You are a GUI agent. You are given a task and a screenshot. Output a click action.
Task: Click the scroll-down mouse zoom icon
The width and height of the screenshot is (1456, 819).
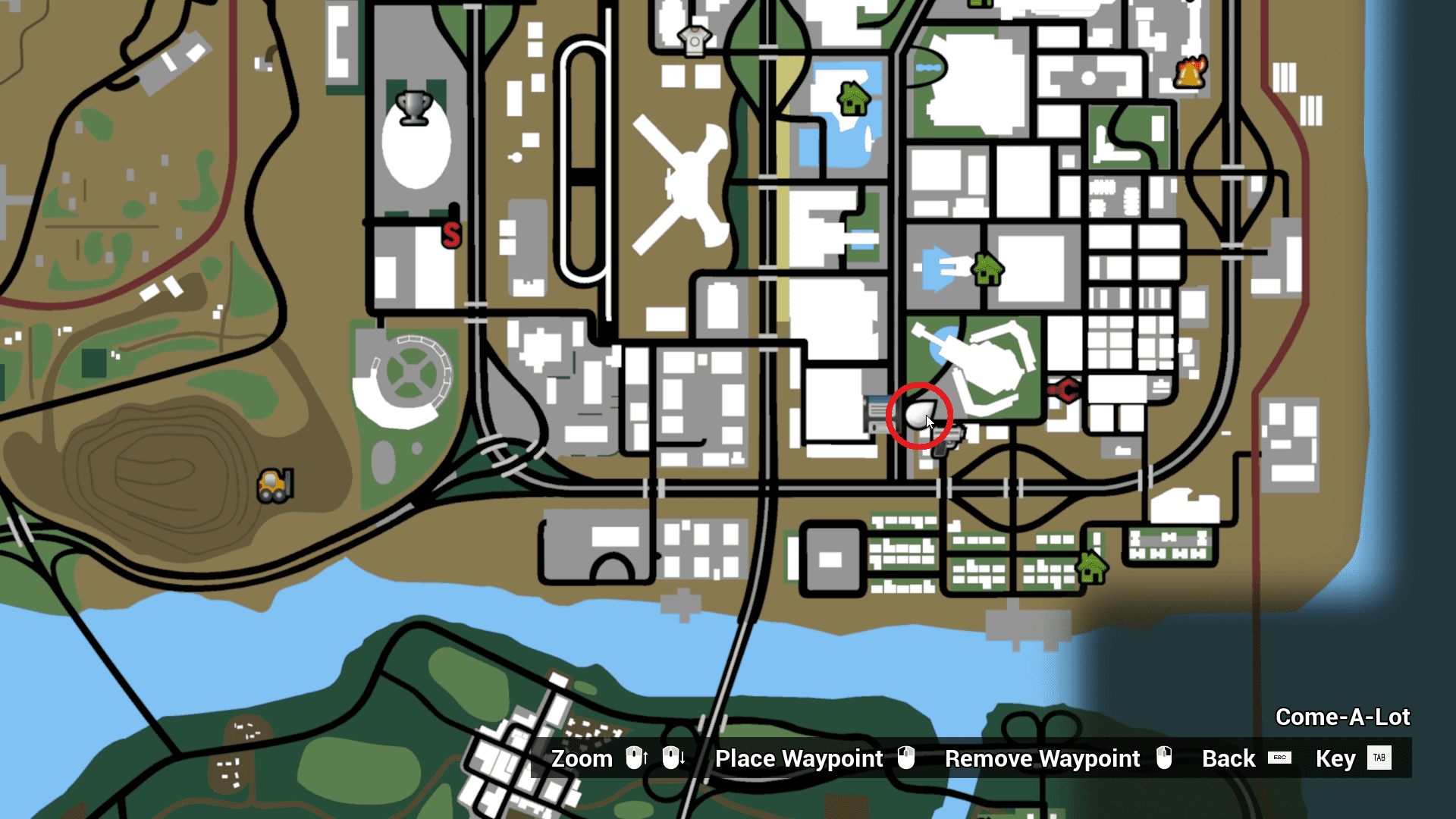[673, 758]
